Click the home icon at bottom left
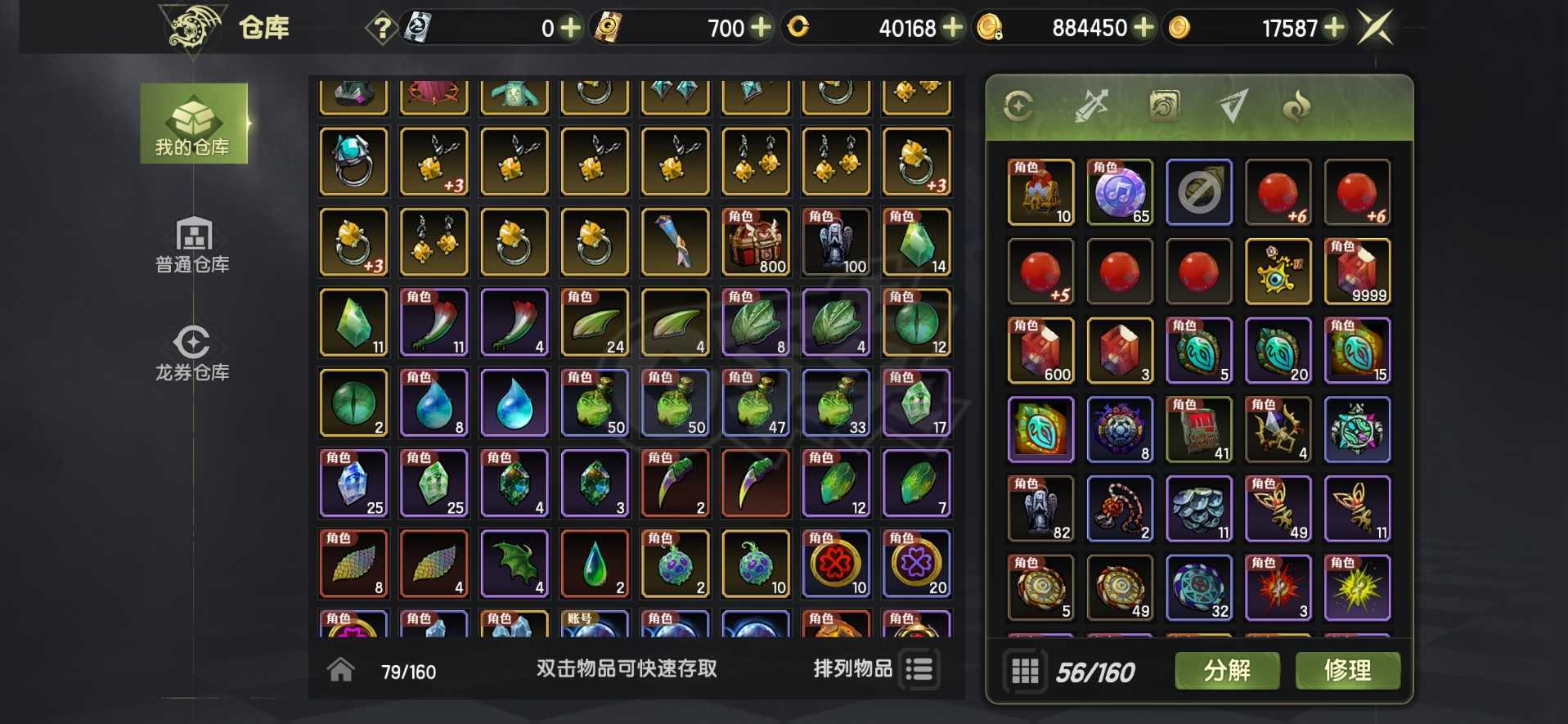Screen dimensions: 1568x724 (339, 669)
